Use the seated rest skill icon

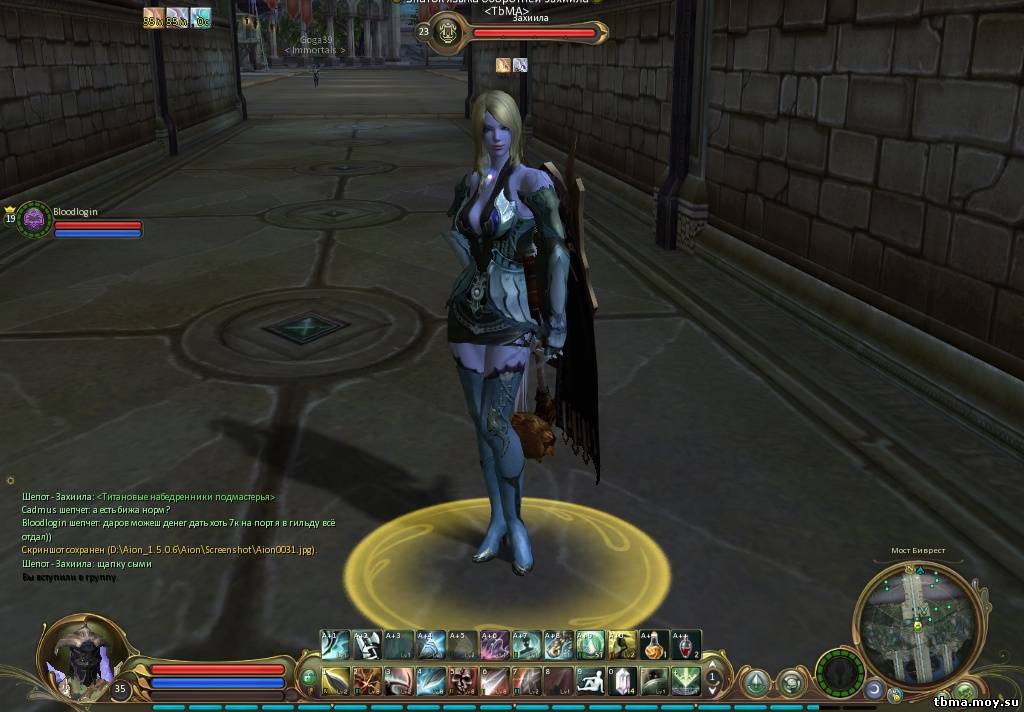point(594,680)
